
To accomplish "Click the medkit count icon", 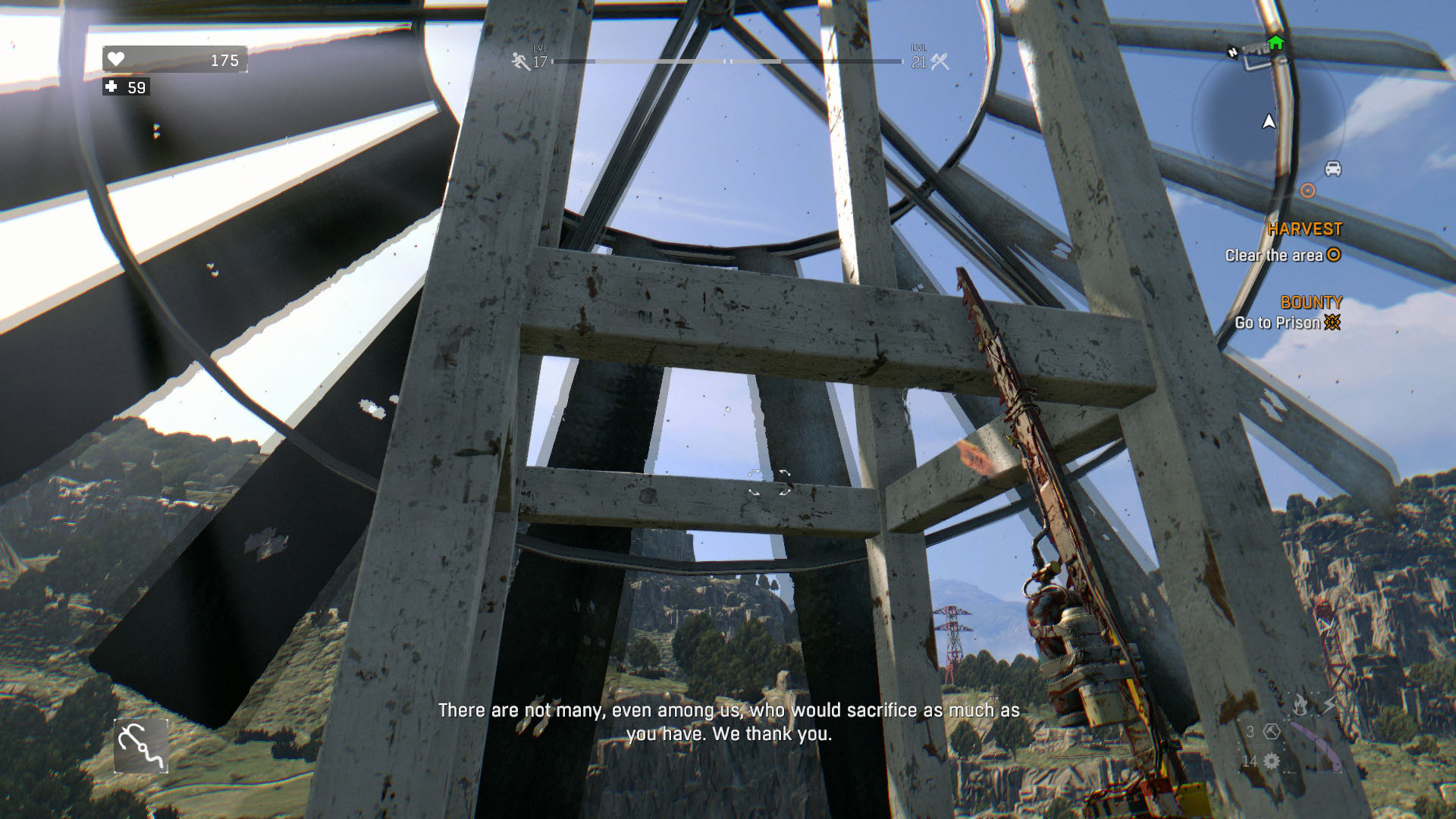I will [x=111, y=87].
